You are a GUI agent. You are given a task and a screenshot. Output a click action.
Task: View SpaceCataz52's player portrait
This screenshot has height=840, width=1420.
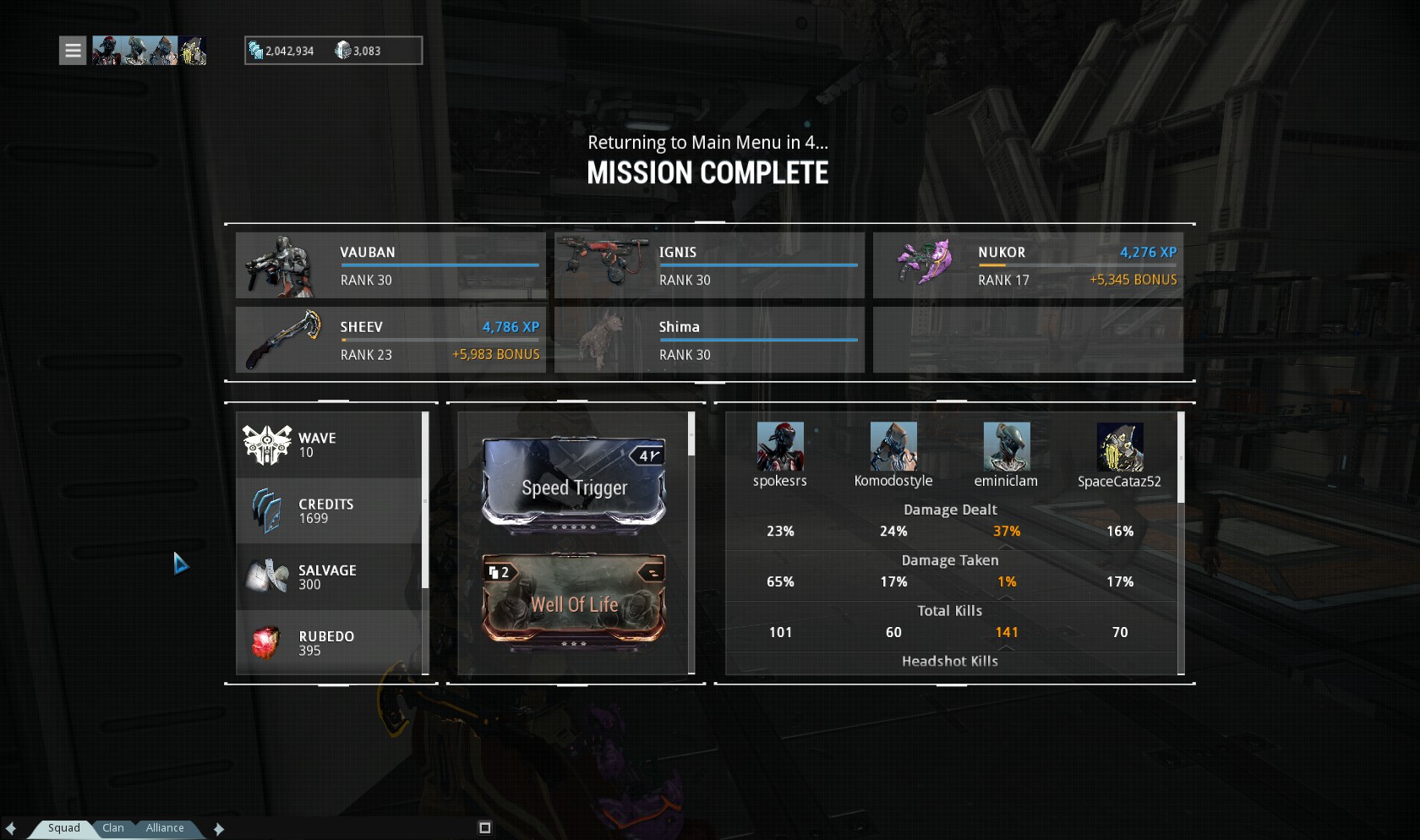[1120, 447]
